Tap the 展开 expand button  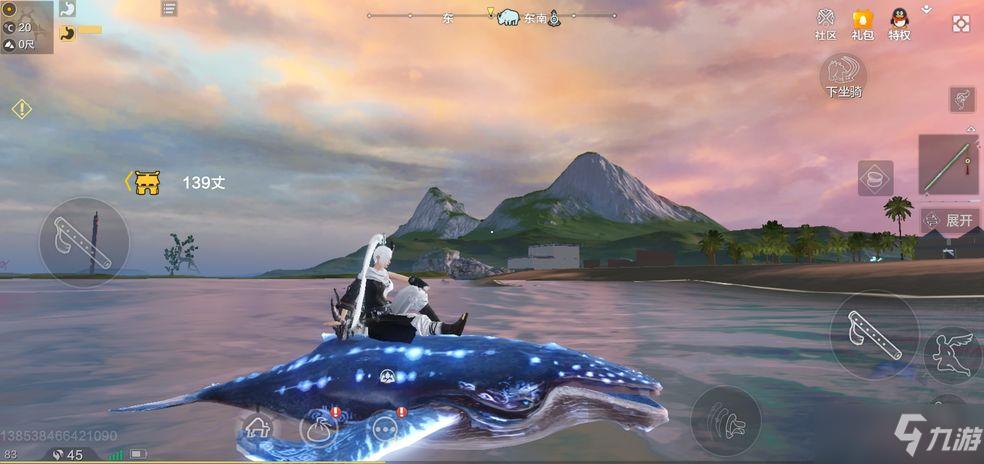[x=949, y=220]
